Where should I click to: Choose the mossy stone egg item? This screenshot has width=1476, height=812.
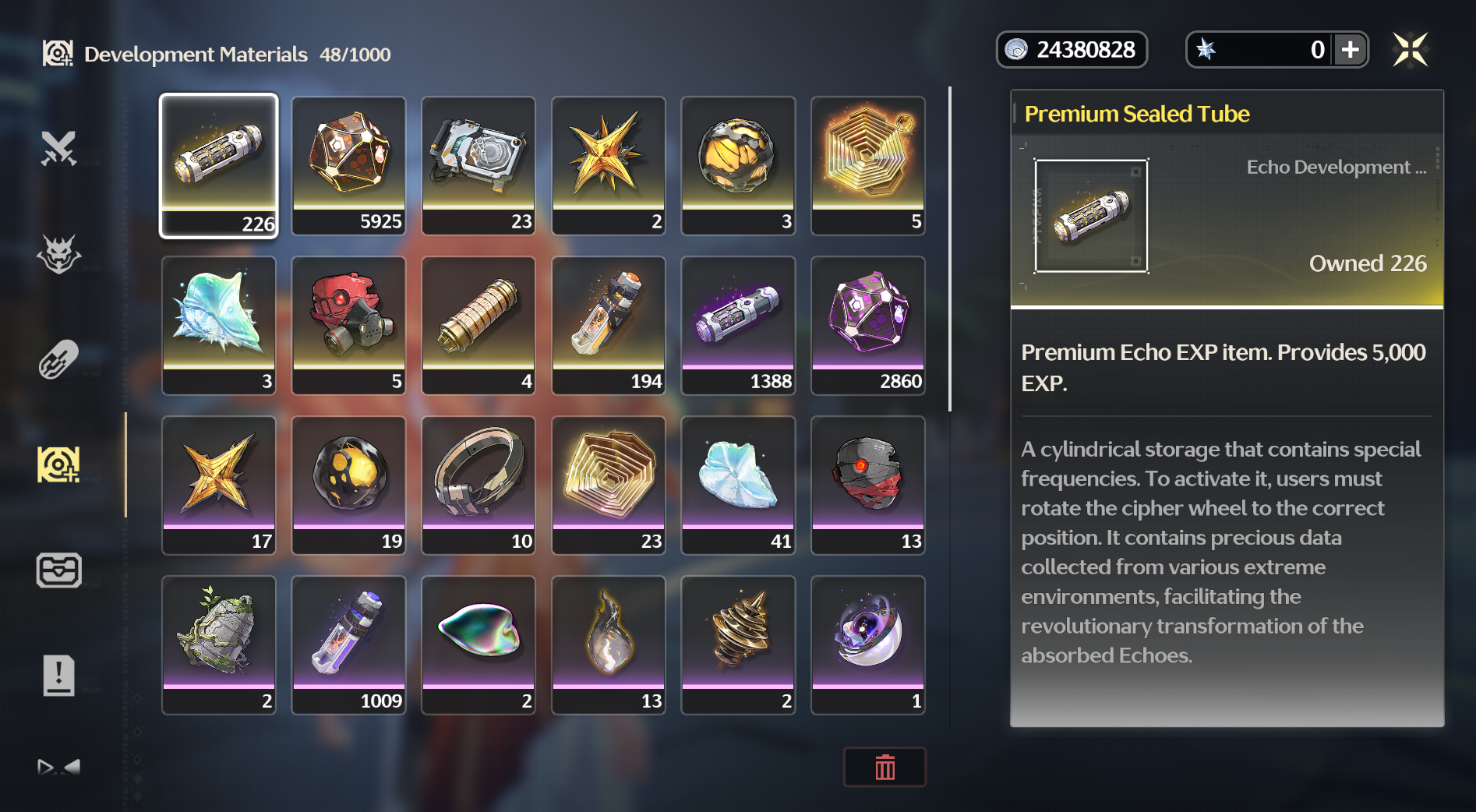tap(219, 644)
